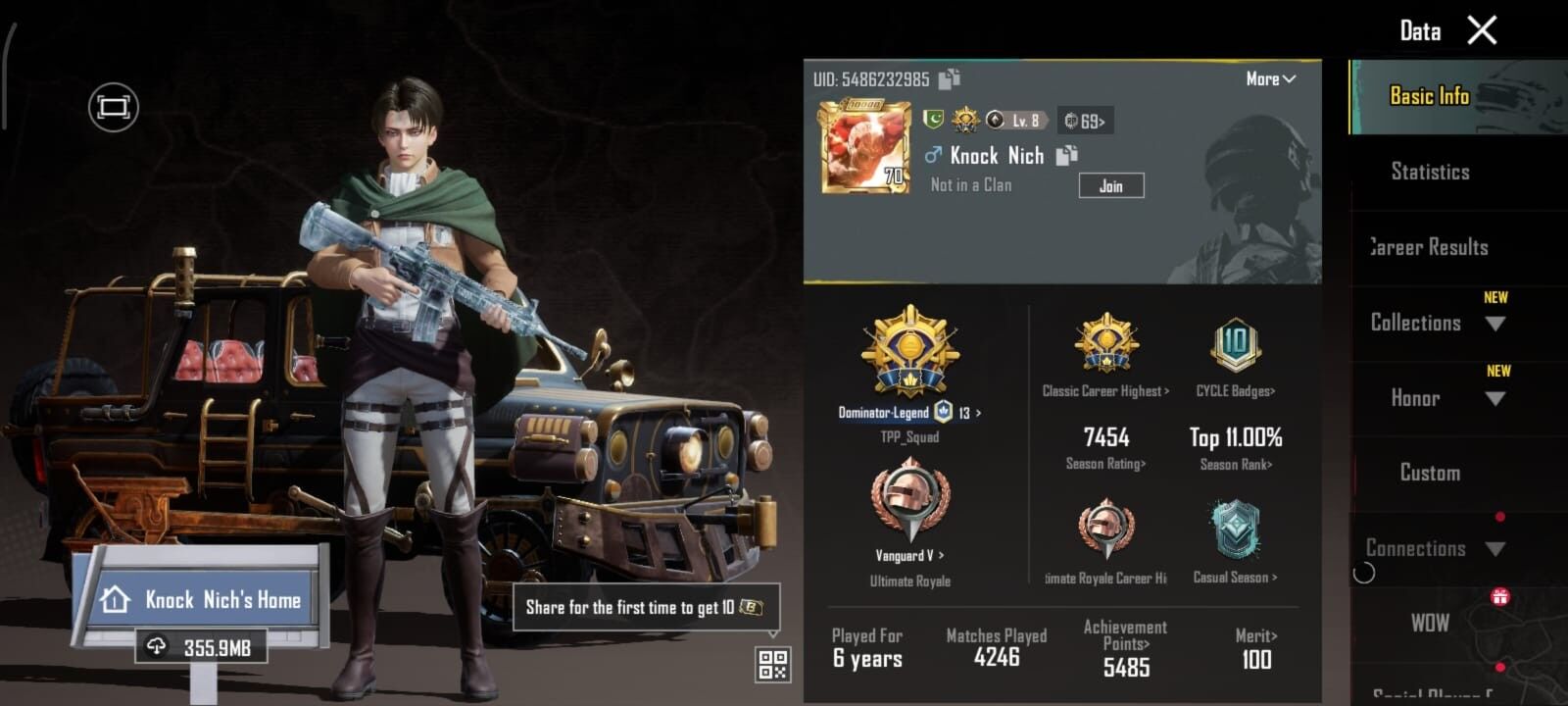The width and height of the screenshot is (1568, 706).
Task: Open the Custom tab
Action: pos(1430,473)
